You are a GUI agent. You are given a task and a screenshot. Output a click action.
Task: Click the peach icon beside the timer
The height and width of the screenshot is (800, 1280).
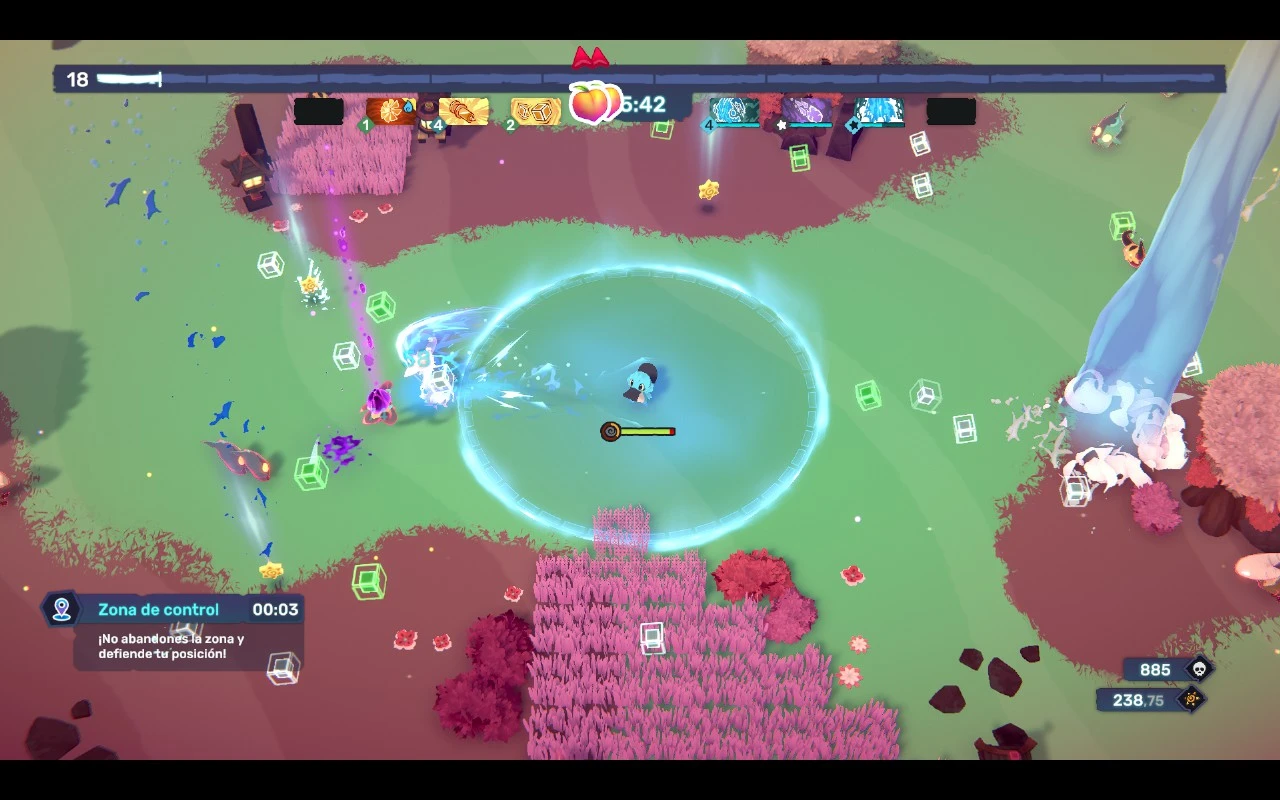click(591, 103)
